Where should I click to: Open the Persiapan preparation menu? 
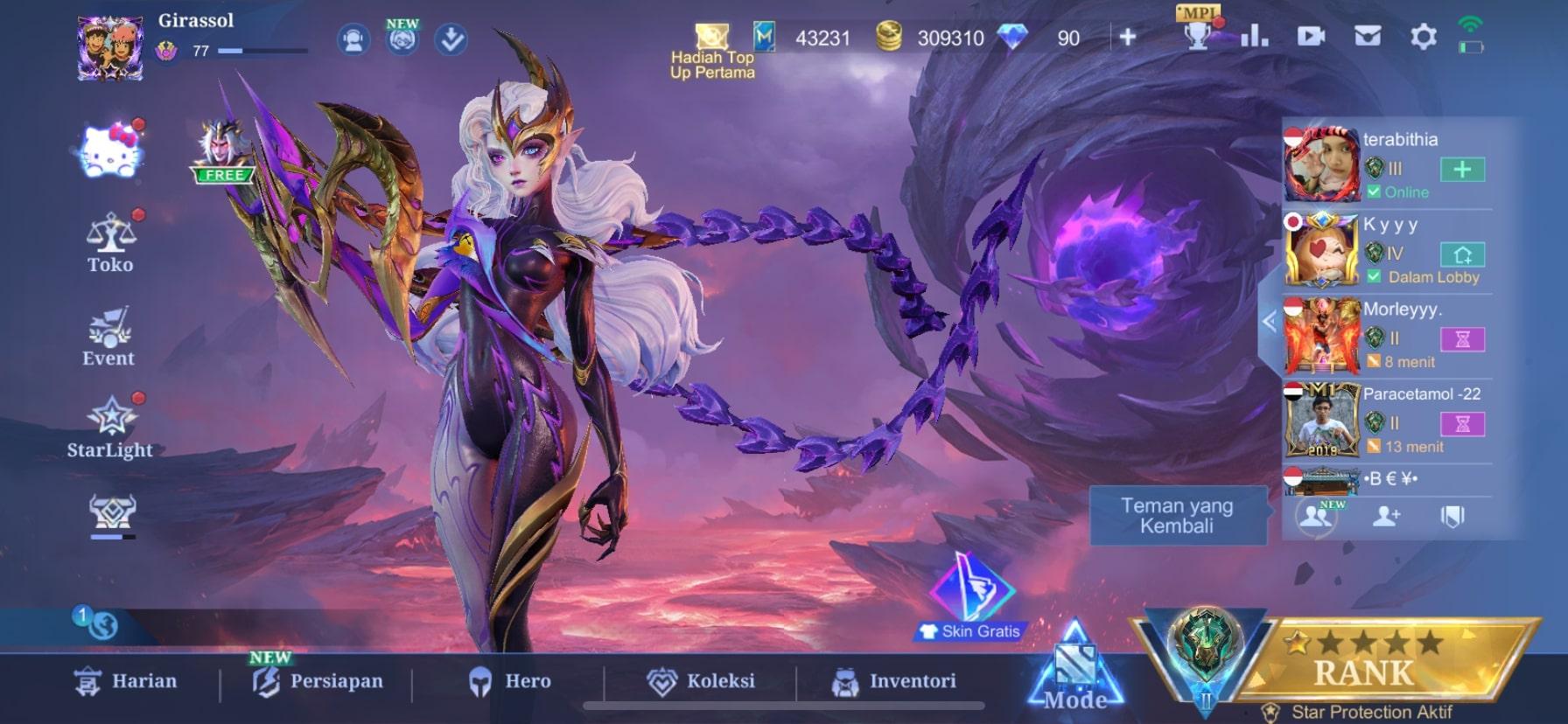pyautogui.click(x=318, y=681)
